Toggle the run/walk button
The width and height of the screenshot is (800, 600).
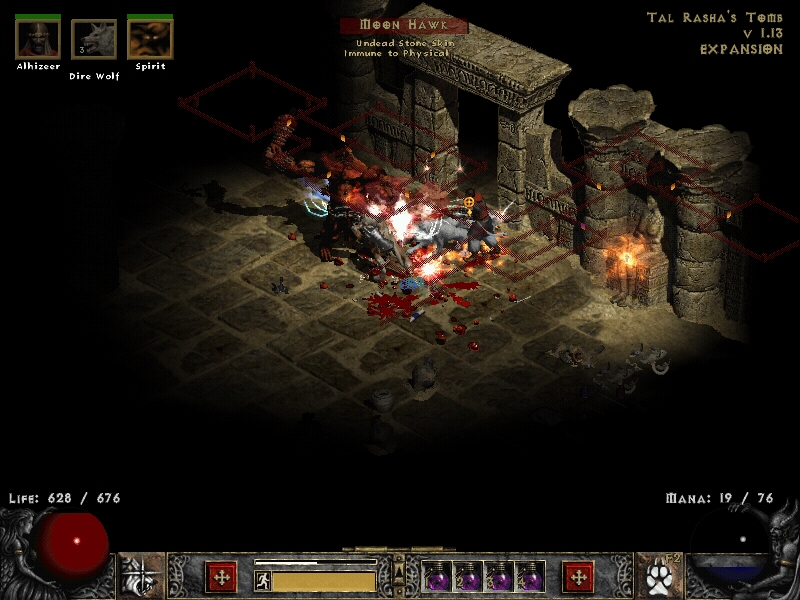click(262, 579)
